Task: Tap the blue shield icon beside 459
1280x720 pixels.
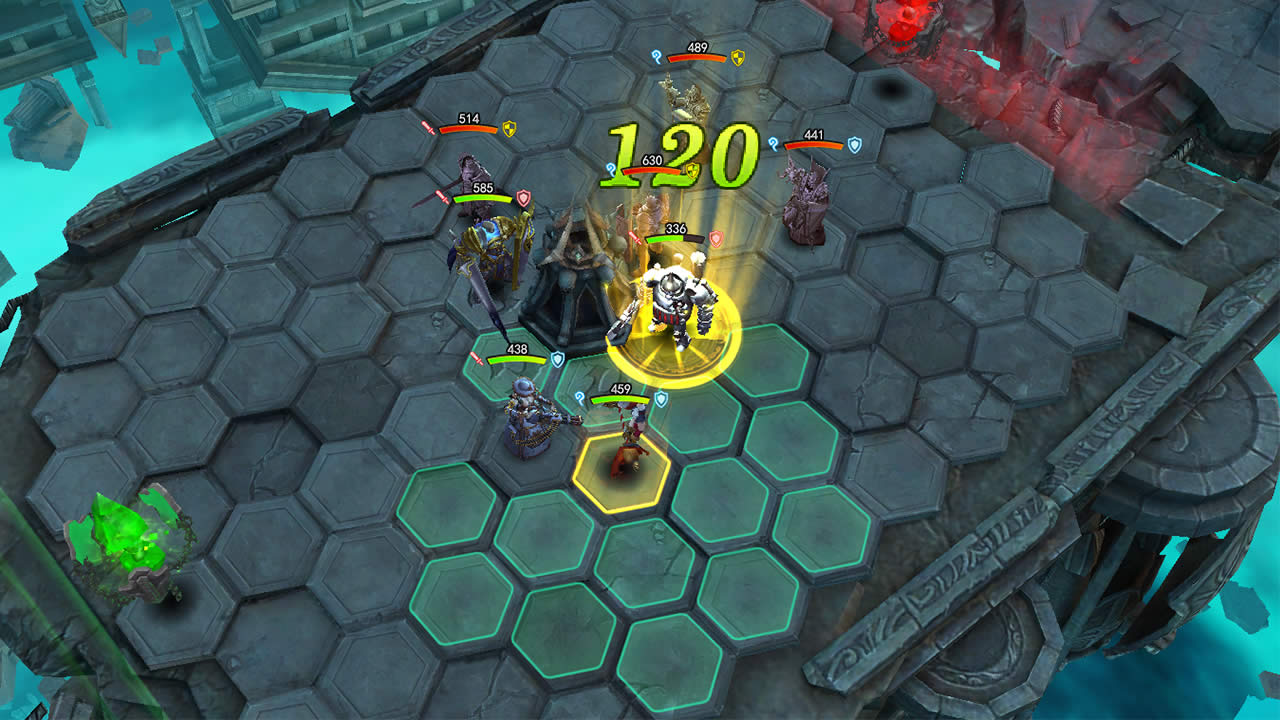Action: [x=661, y=397]
